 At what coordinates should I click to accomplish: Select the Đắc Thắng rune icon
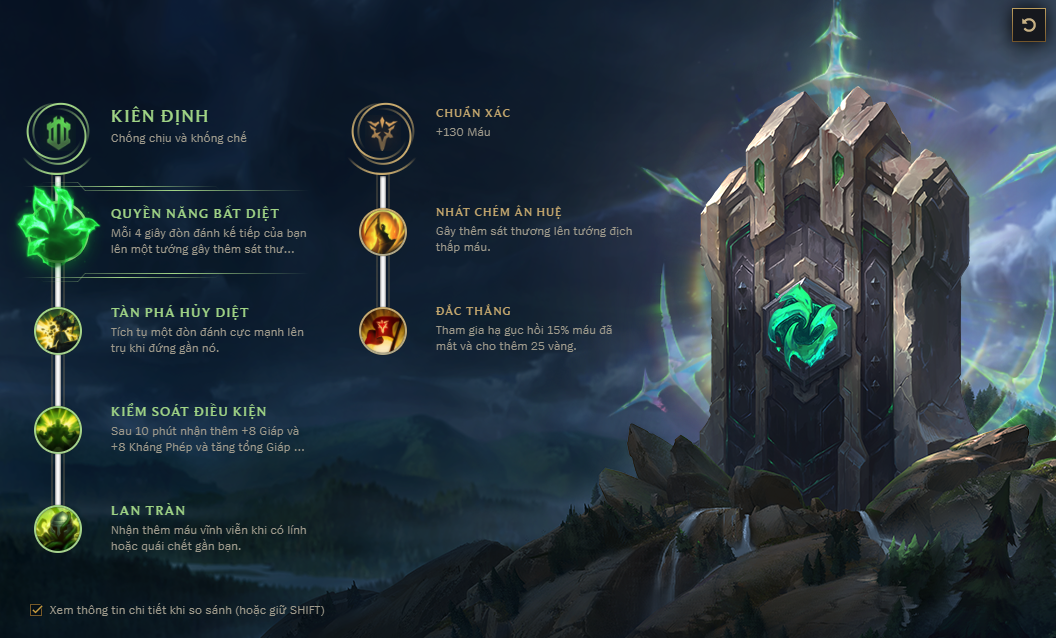[x=383, y=330]
